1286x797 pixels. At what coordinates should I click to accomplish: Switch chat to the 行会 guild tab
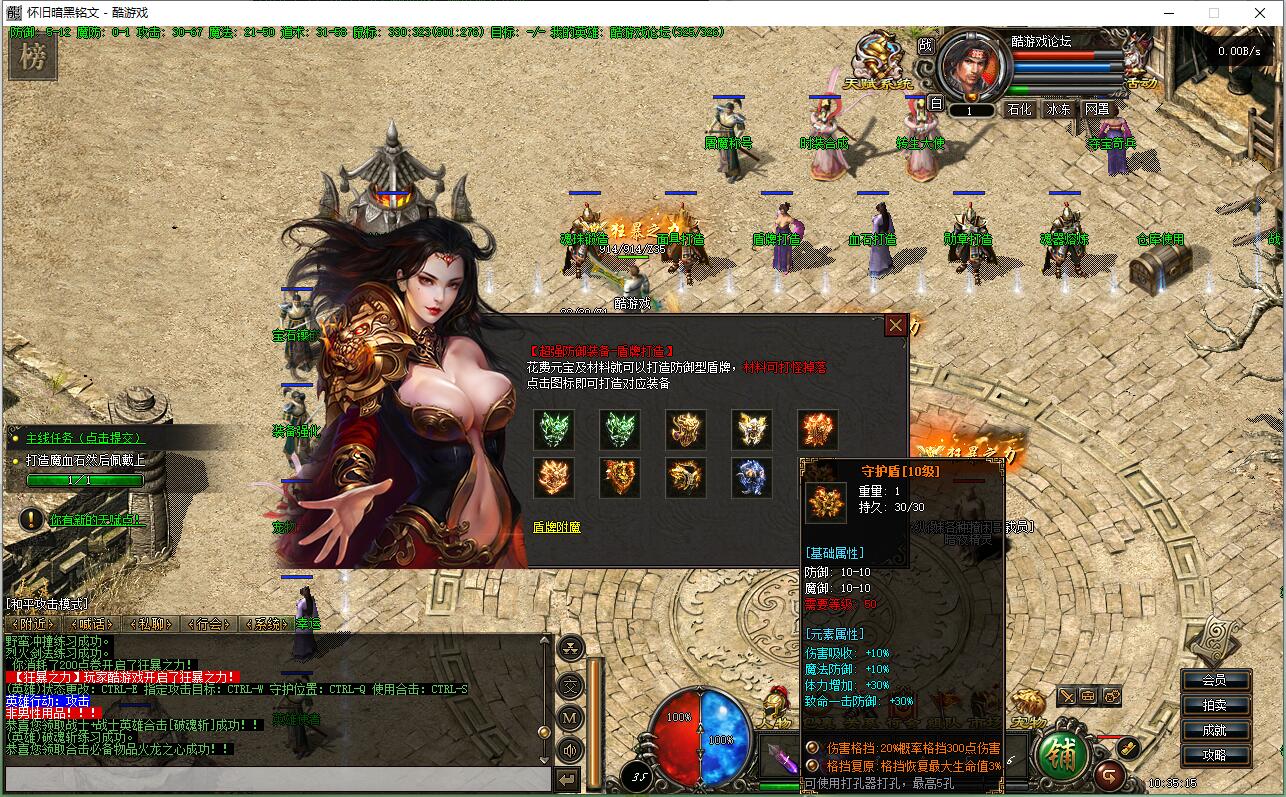(x=209, y=624)
